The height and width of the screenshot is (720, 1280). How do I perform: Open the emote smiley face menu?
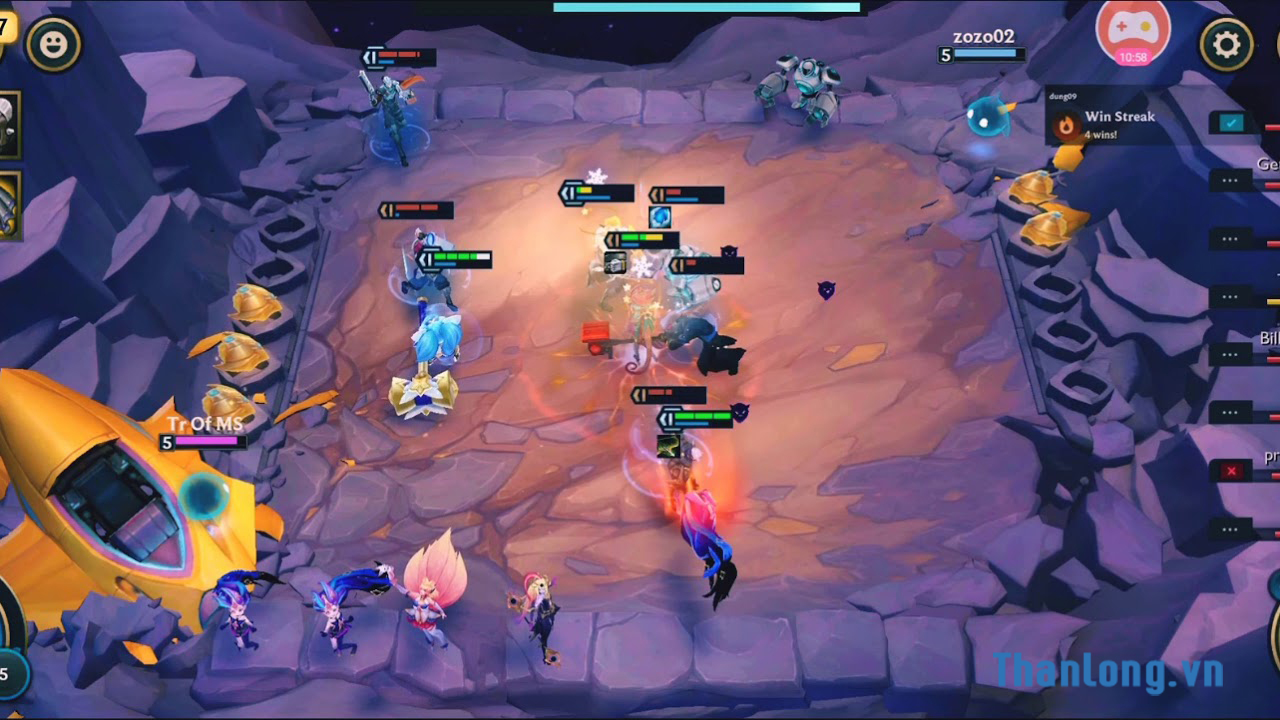click(x=53, y=44)
